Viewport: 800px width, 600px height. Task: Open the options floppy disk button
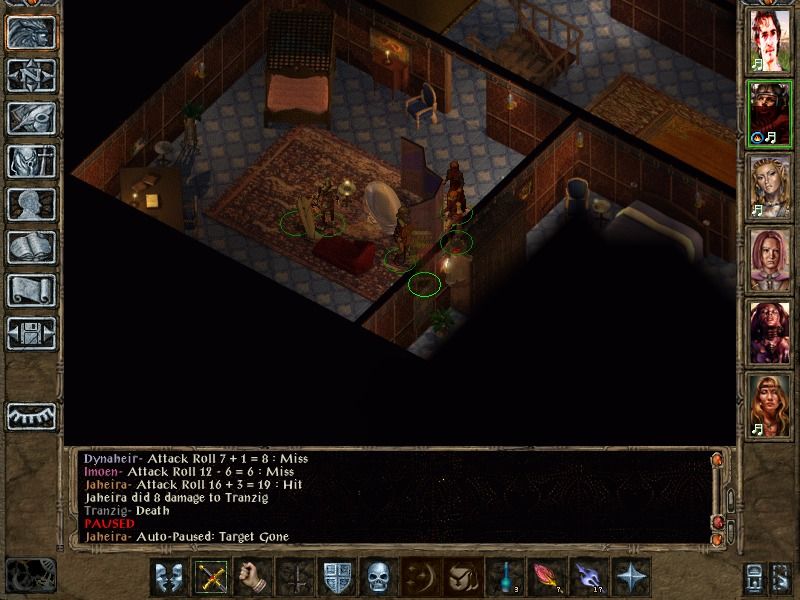[x=31, y=333]
